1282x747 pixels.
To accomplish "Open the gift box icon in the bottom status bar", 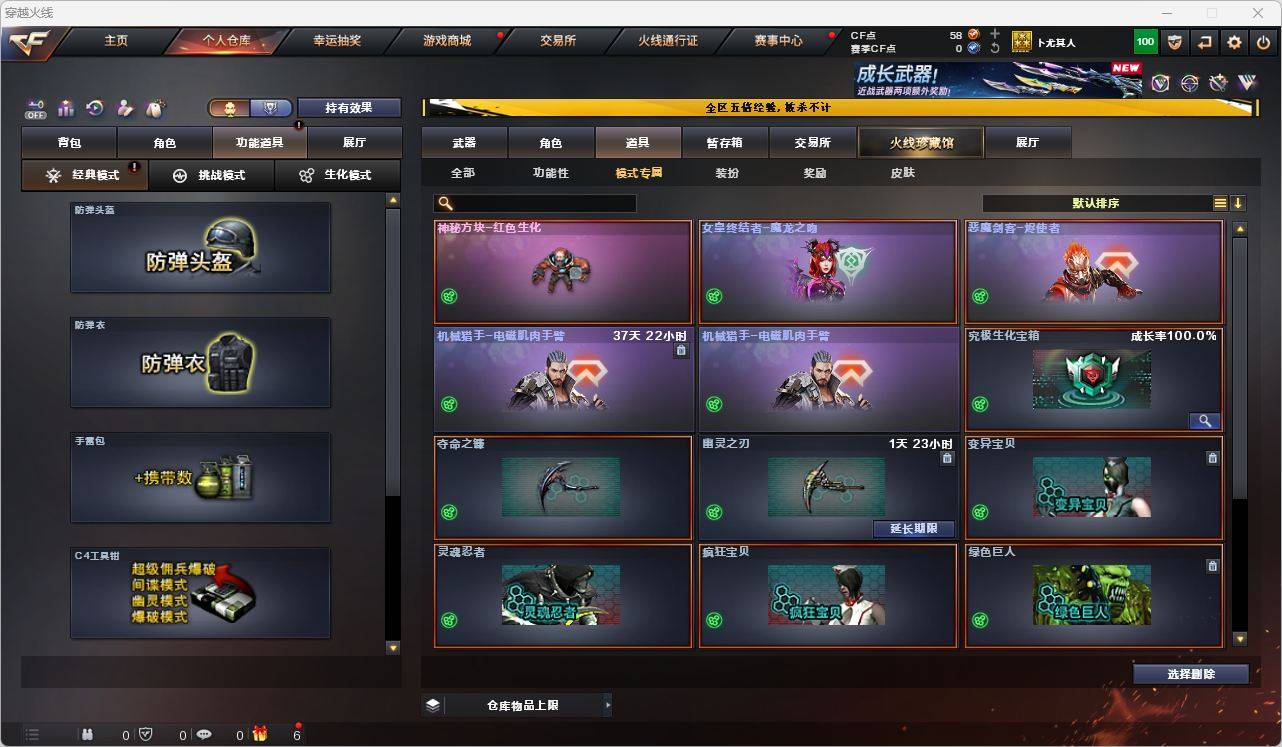I will click(x=259, y=734).
